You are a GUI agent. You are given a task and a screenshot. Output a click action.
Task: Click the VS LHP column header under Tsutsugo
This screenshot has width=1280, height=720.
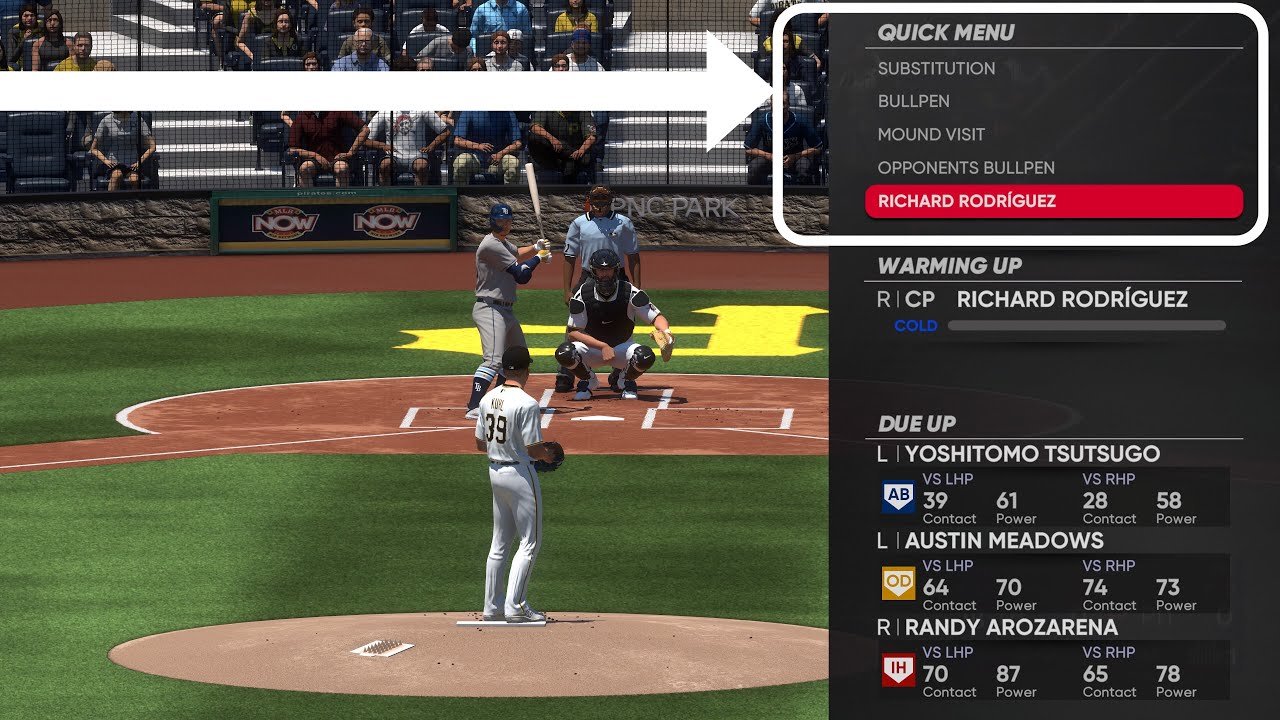[945, 479]
